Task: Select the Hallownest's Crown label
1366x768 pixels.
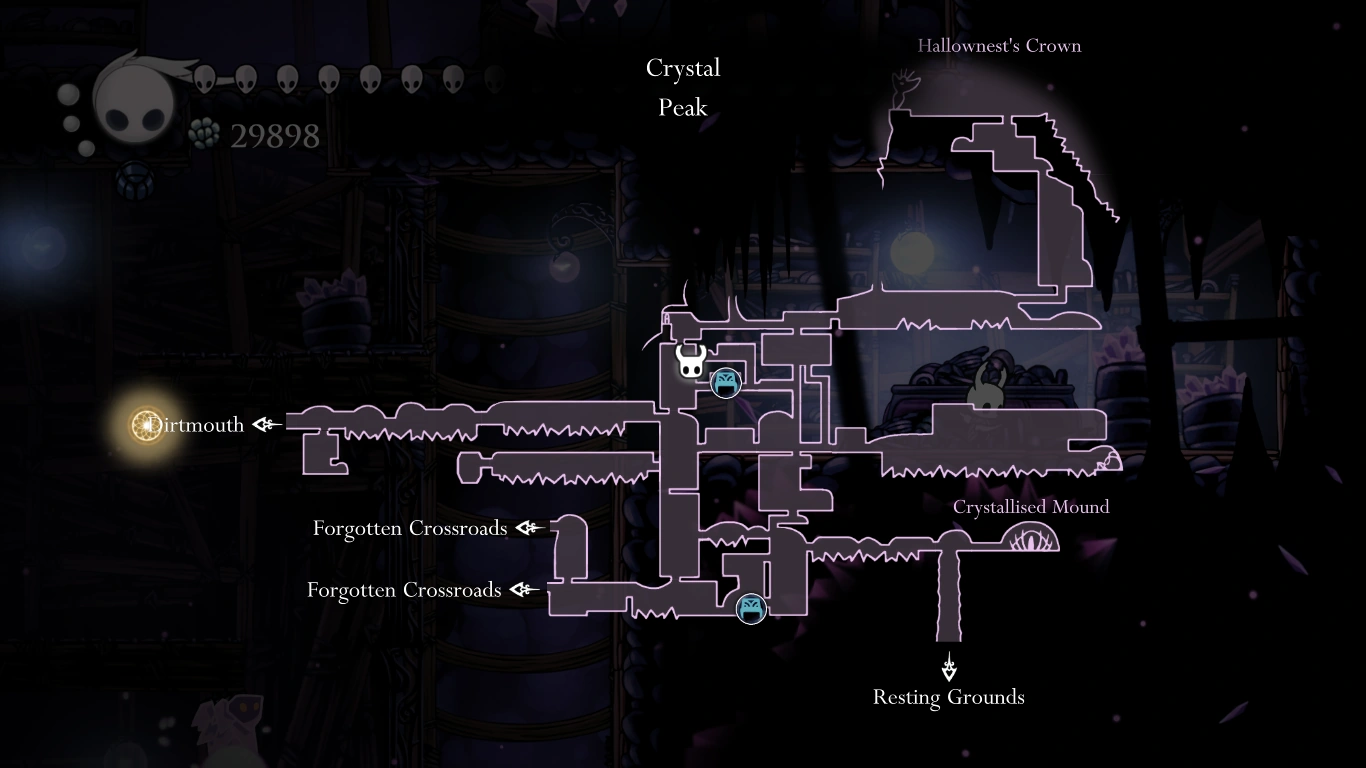Action: [x=999, y=45]
